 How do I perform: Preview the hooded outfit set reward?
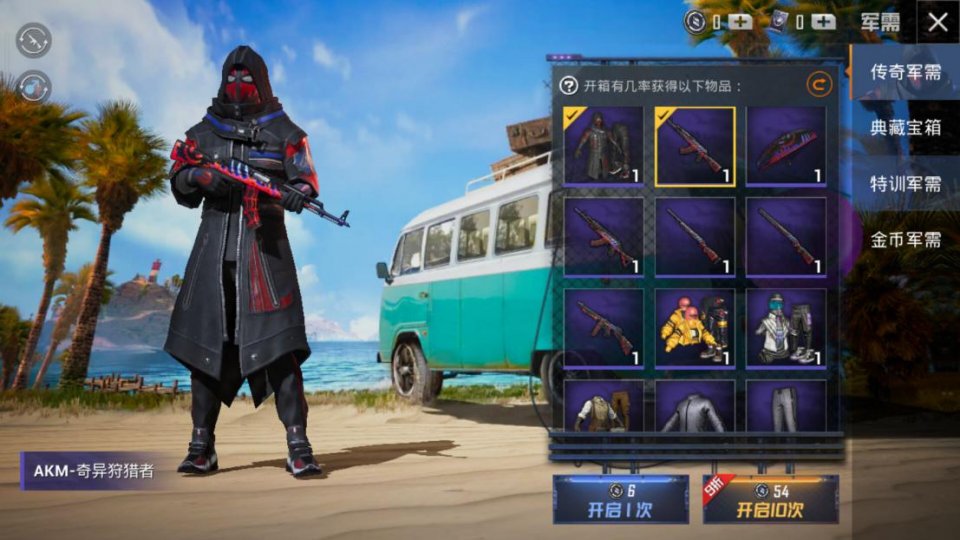[x=603, y=146]
